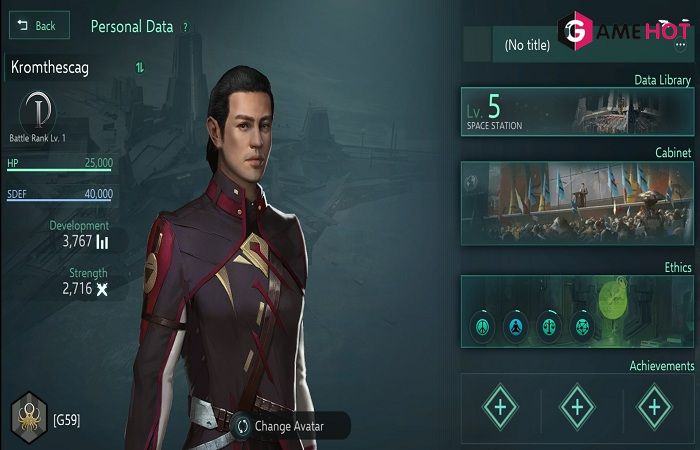
Task: Tap the Strength crossed swords icon
Action: click(101, 289)
